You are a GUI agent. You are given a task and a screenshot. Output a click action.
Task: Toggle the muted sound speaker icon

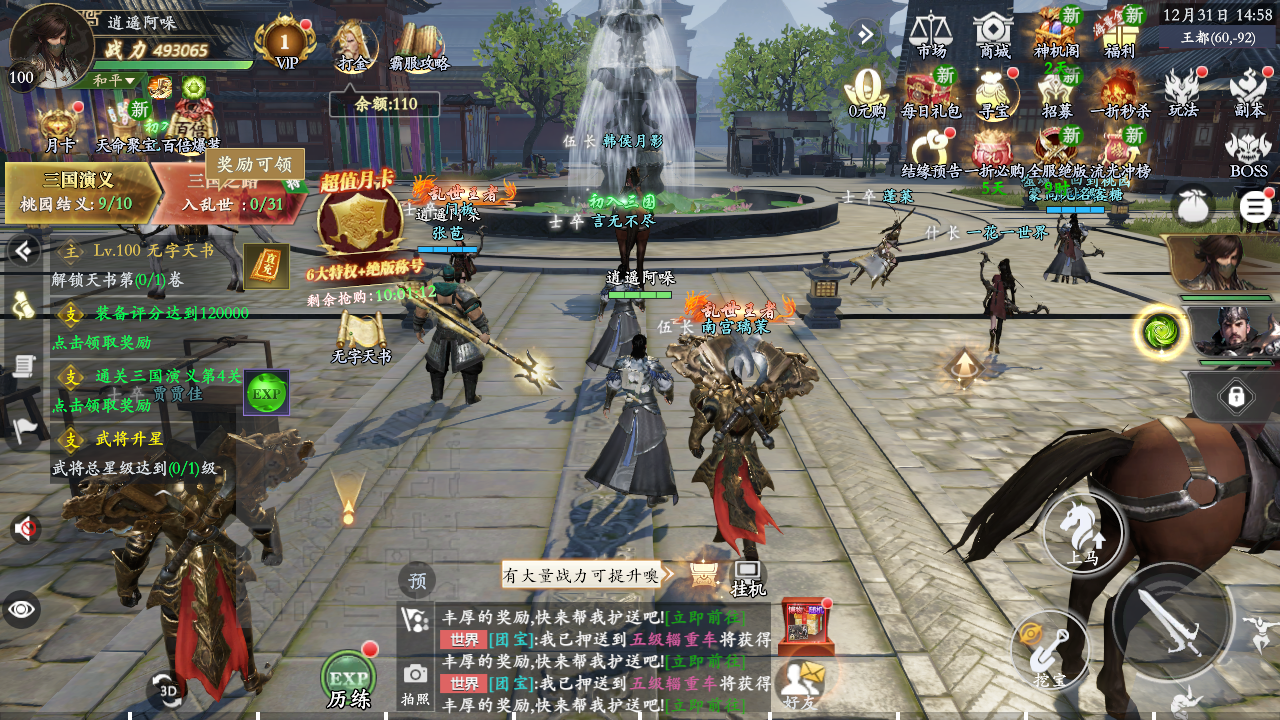point(24,528)
